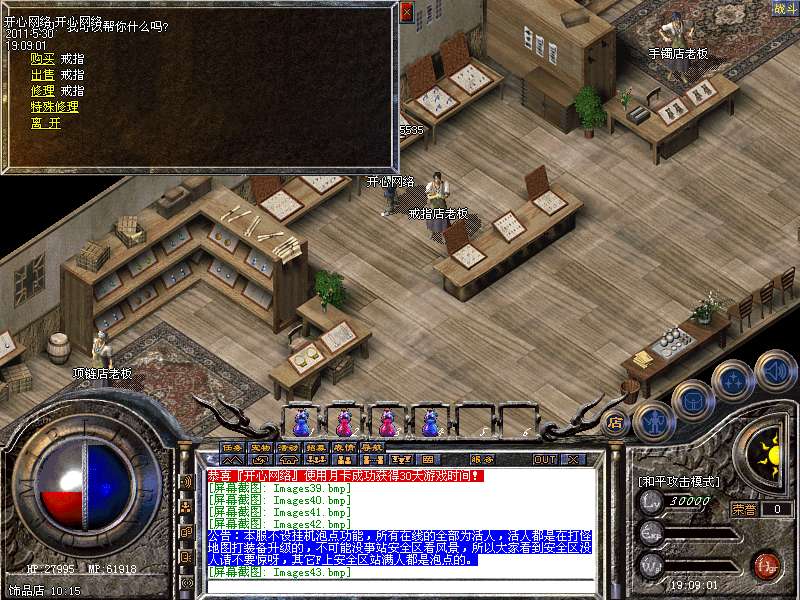Screen dimensions: 800x600
Task: Open the bag inventory round button
Action: click(x=692, y=400)
